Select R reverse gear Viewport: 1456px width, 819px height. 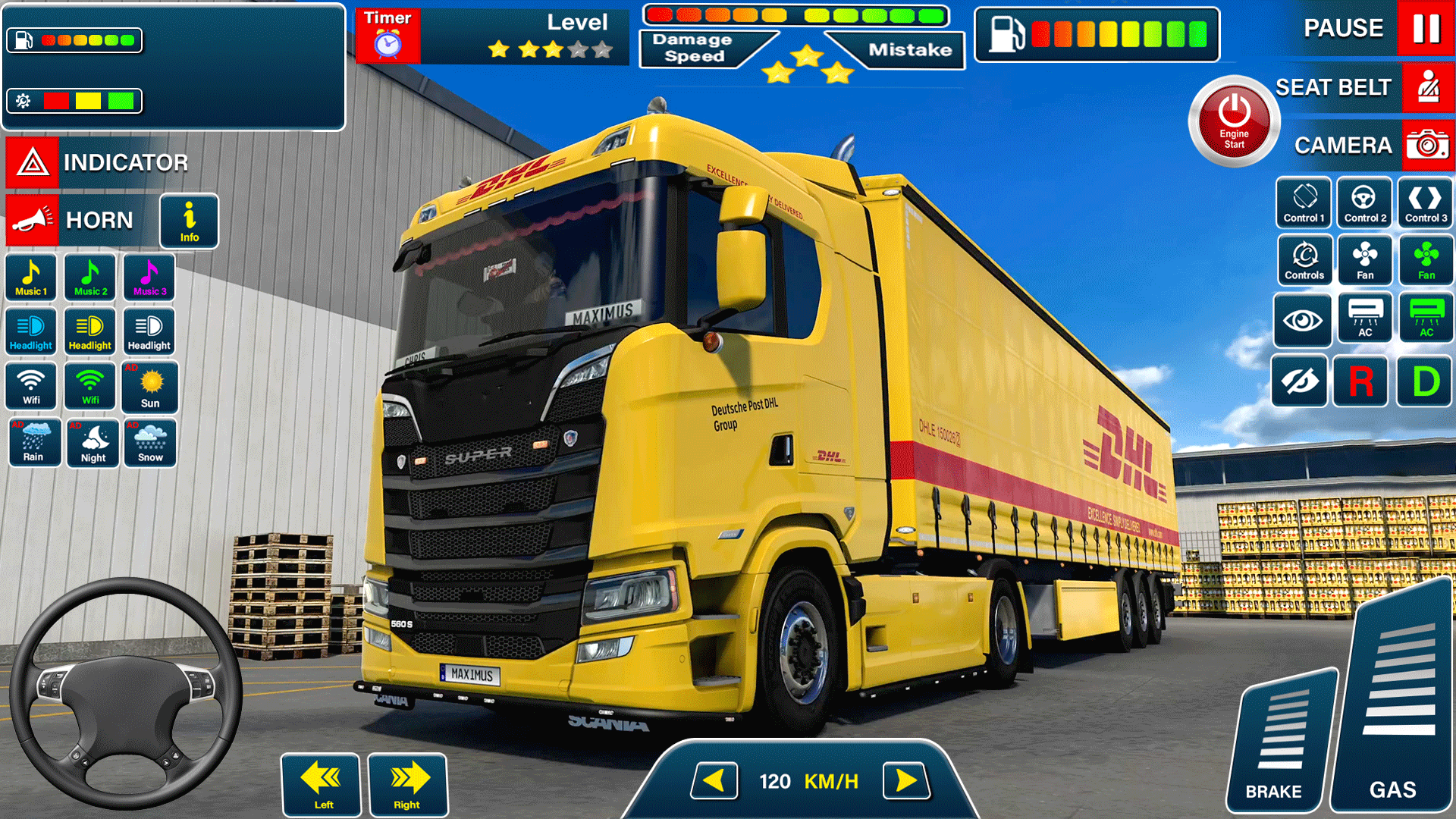pos(1360,381)
